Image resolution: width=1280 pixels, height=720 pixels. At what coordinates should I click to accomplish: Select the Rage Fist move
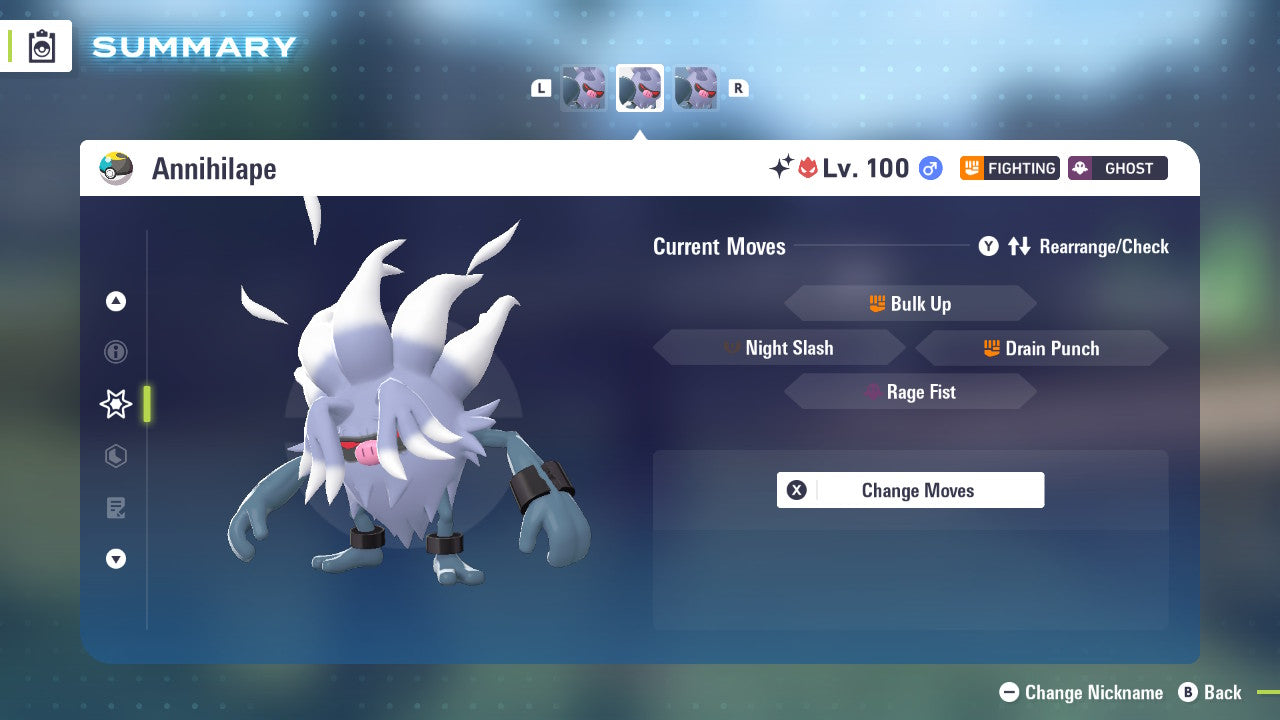[x=909, y=391]
